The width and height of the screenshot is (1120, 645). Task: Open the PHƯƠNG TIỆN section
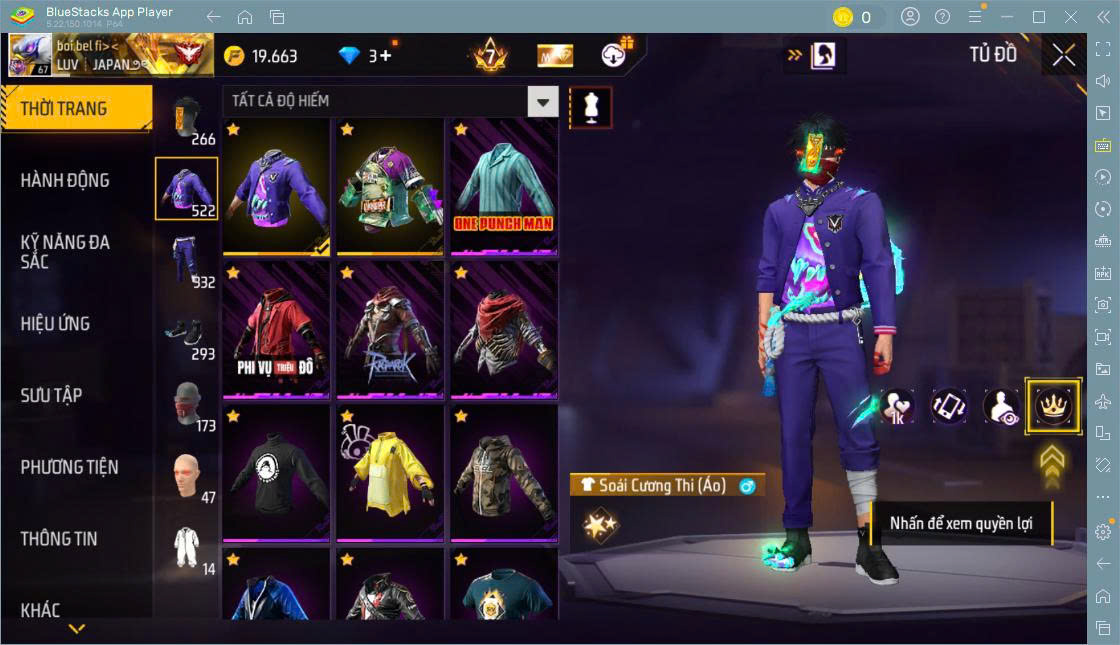tap(69, 467)
